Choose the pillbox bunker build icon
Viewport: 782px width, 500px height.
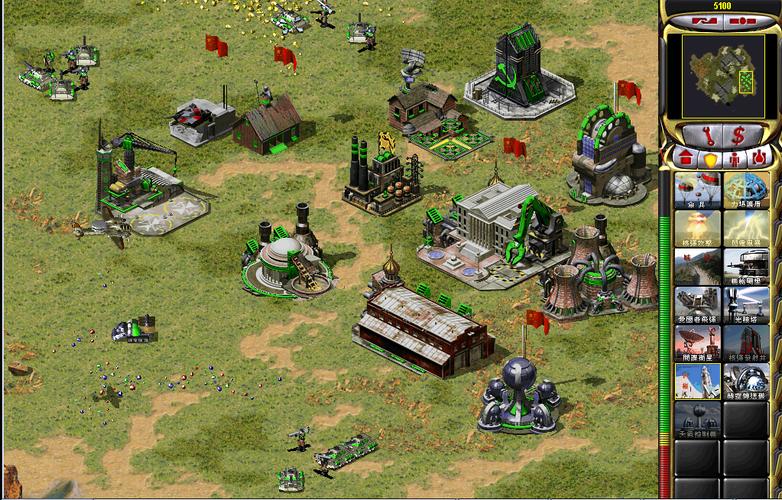click(x=745, y=267)
